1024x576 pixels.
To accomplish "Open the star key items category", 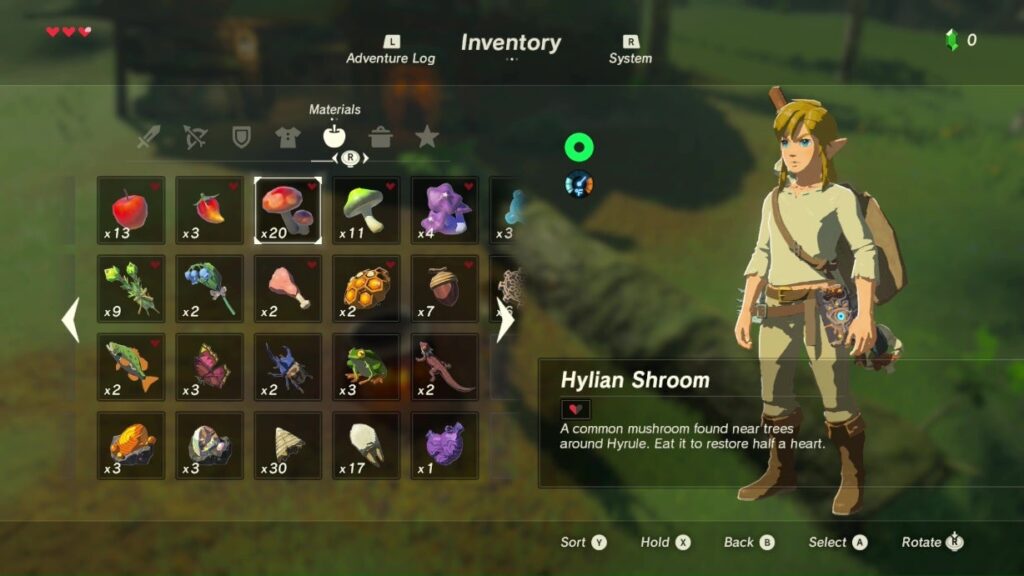I will point(427,137).
